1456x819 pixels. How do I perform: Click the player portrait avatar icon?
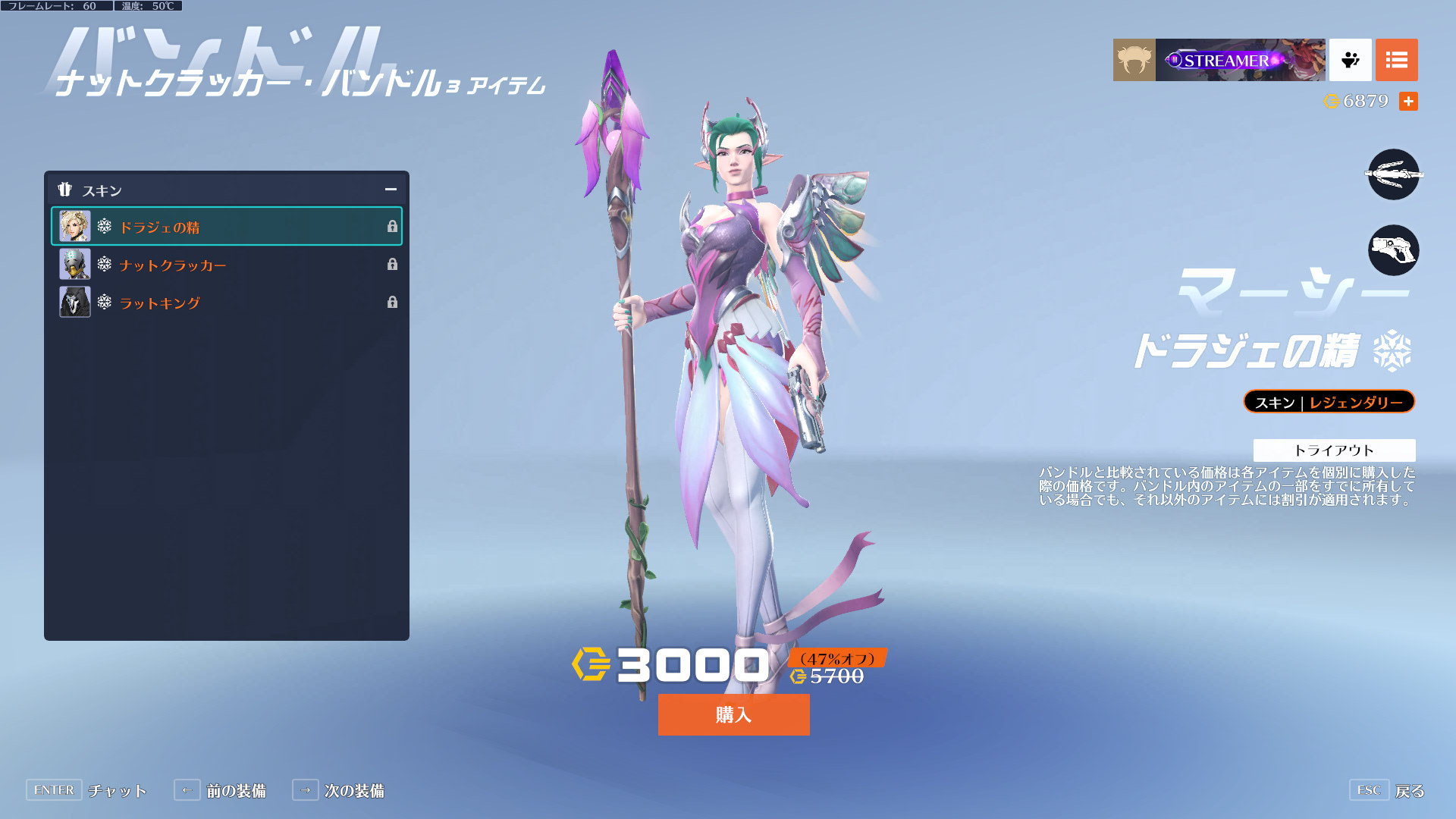pyautogui.click(x=1134, y=60)
